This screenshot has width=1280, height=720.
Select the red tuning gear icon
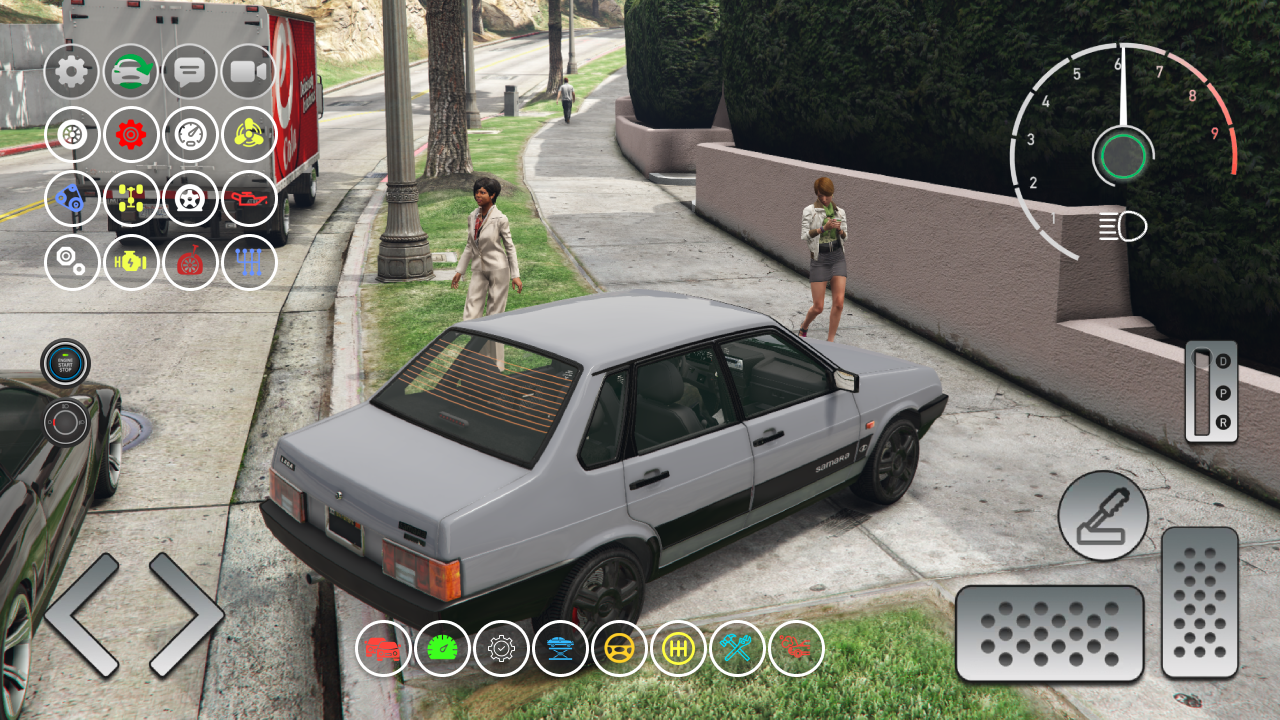[x=132, y=135]
